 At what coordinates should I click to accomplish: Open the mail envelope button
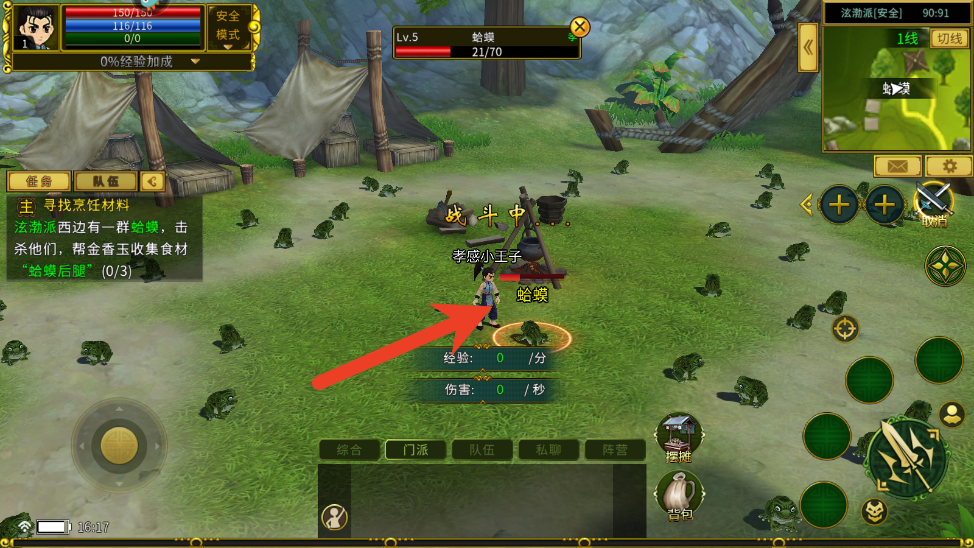click(x=897, y=166)
